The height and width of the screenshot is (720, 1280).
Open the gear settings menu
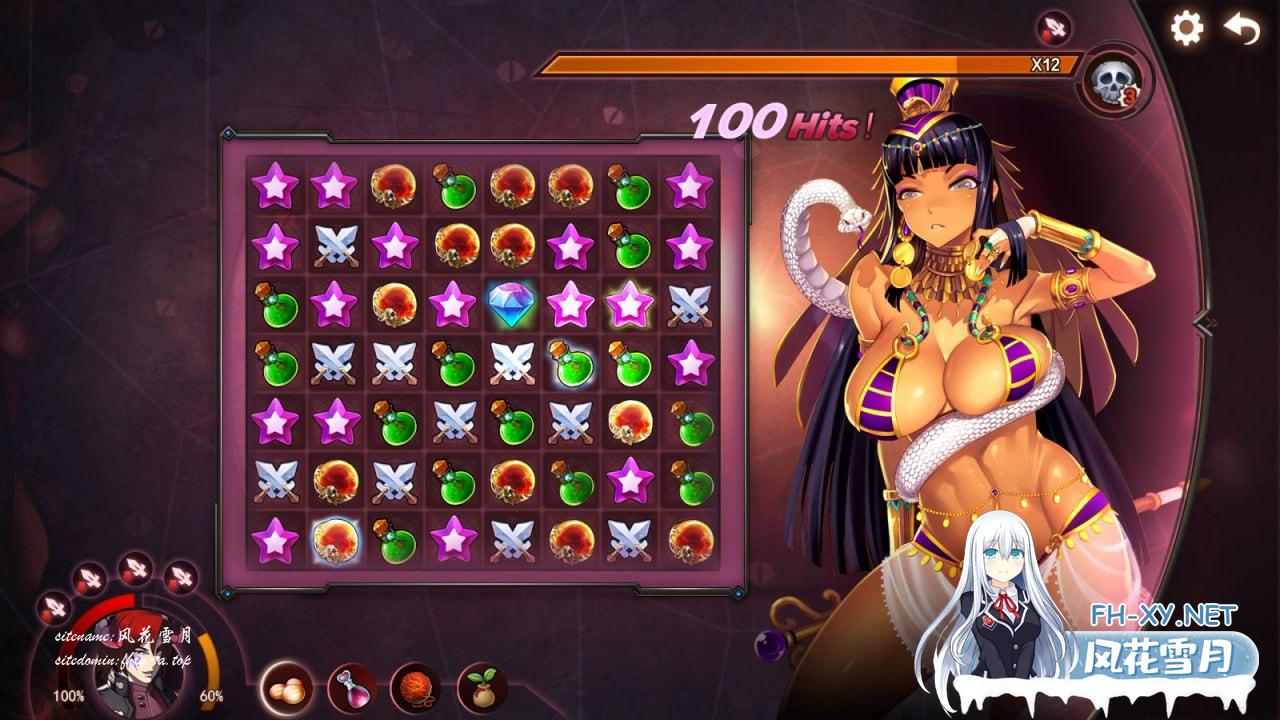pyautogui.click(x=1187, y=28)
